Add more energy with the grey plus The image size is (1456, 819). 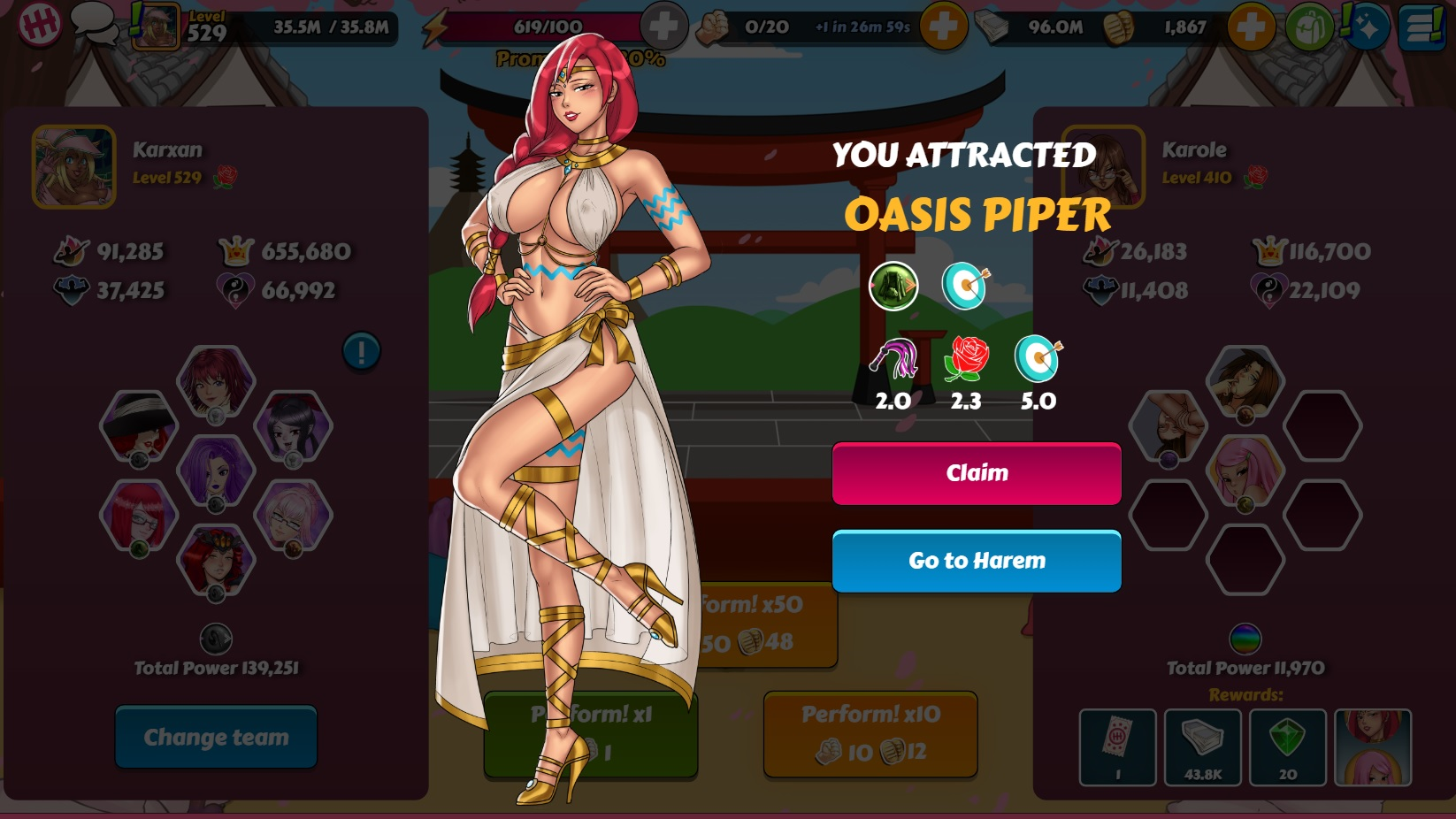[663, 27]
